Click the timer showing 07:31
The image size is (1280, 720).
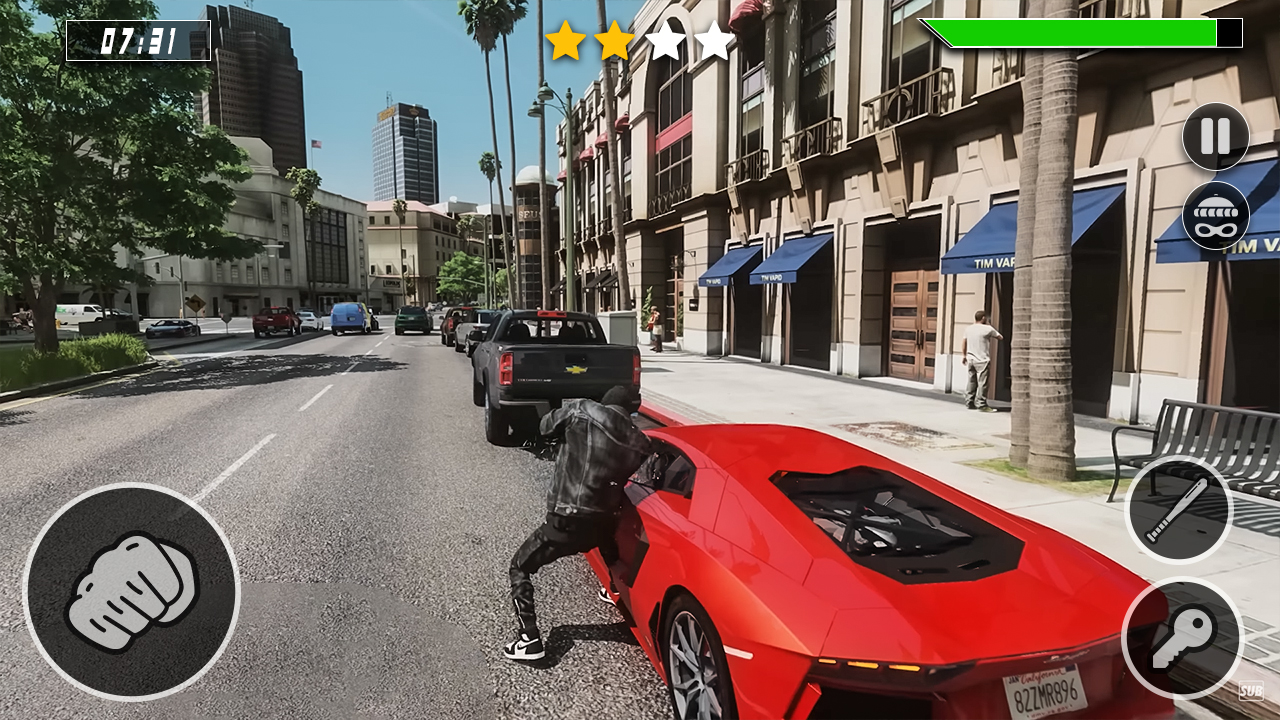coord(138,42)
